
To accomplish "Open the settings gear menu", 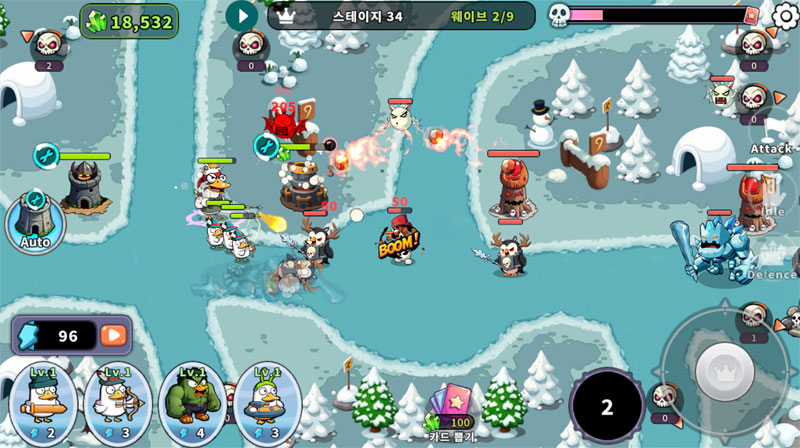I will pyautogui.click(x=786, y=15).
